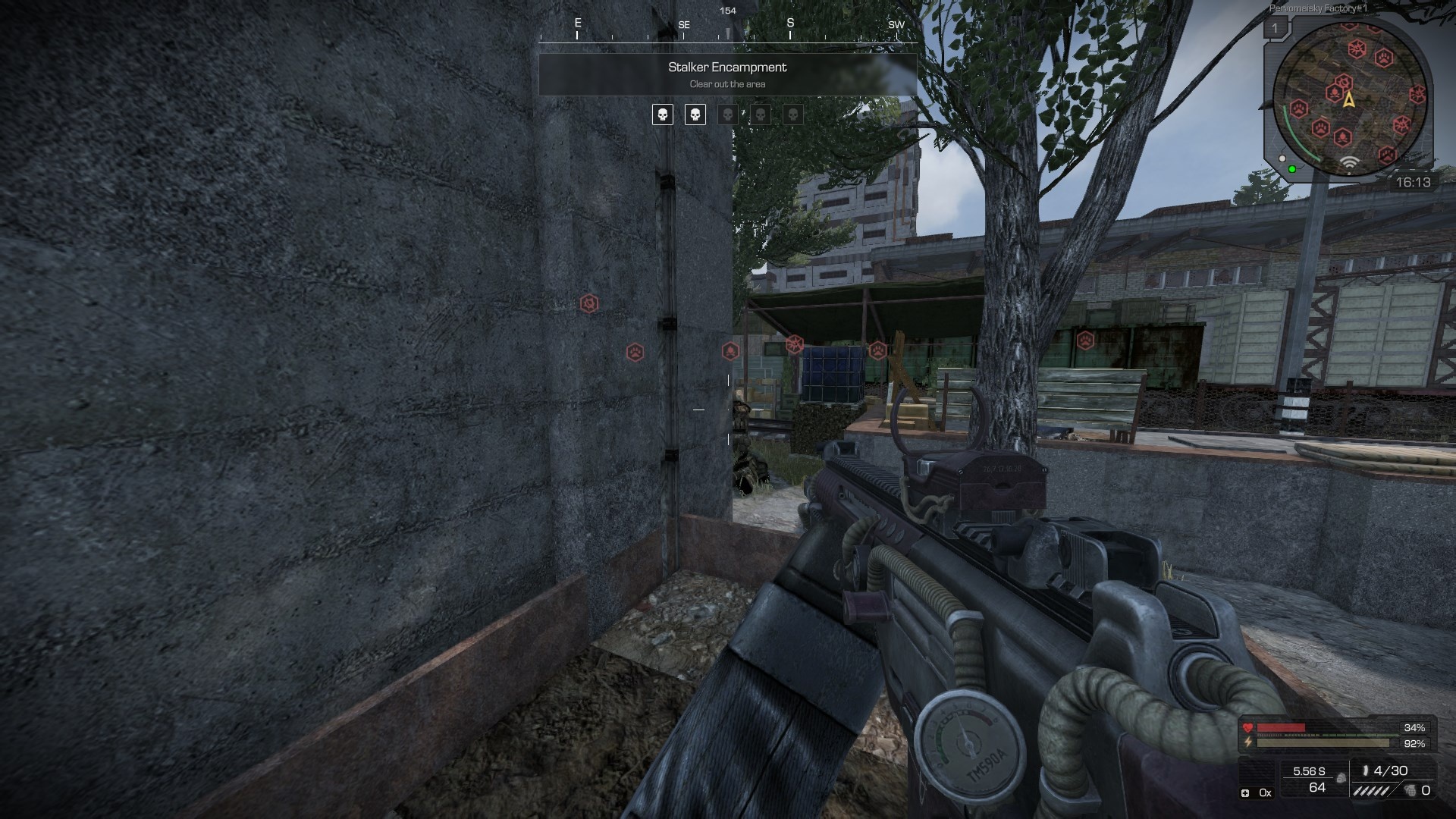This screenshot has width=1456, height=819.
Task: Select the medkit plus icon
Action: (1245, 793)
